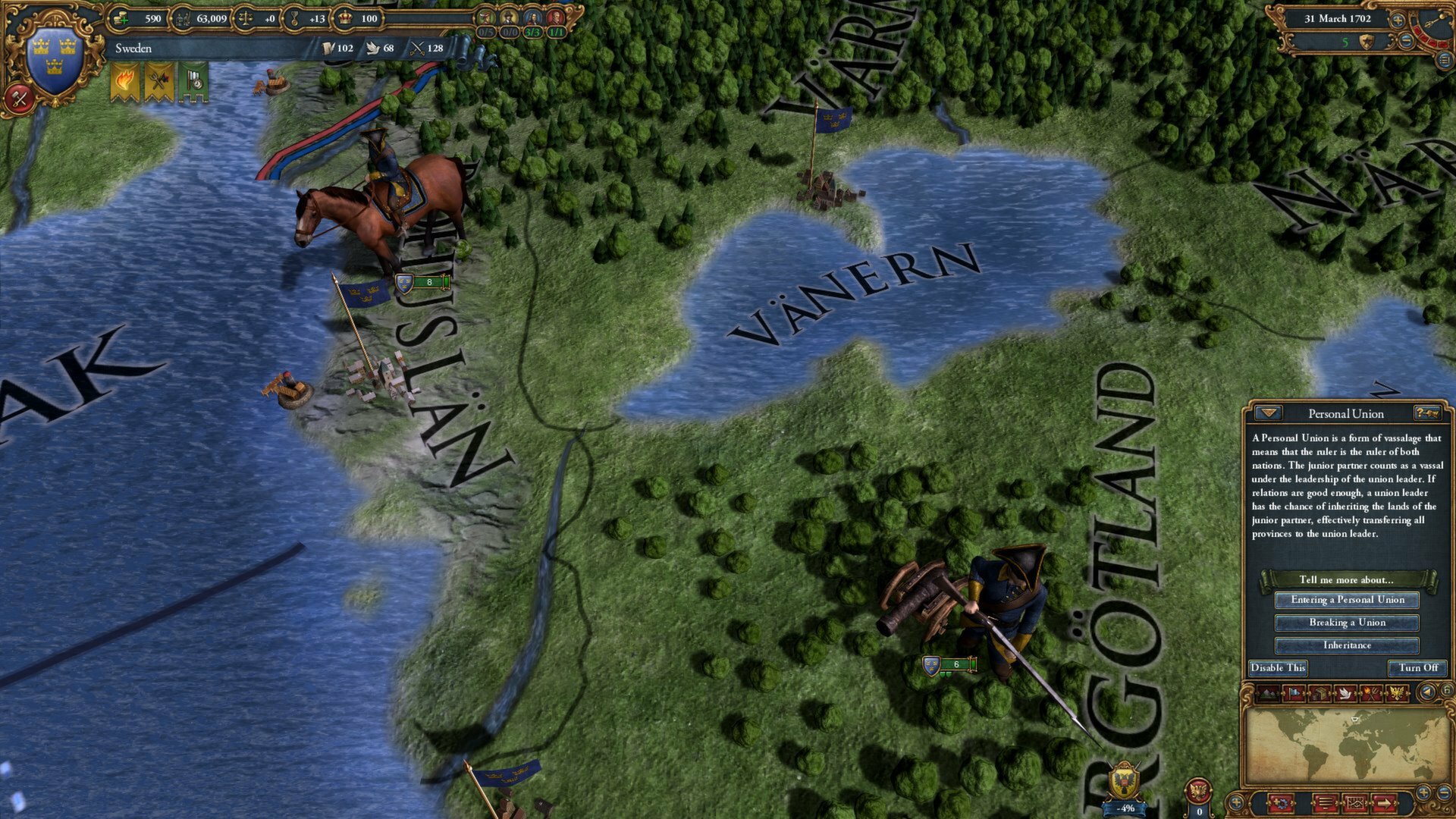The width and height of the screenshot is (1456, 819).
Task: Switch to the terrain mapmode
Action: [x=1269, y=692]
